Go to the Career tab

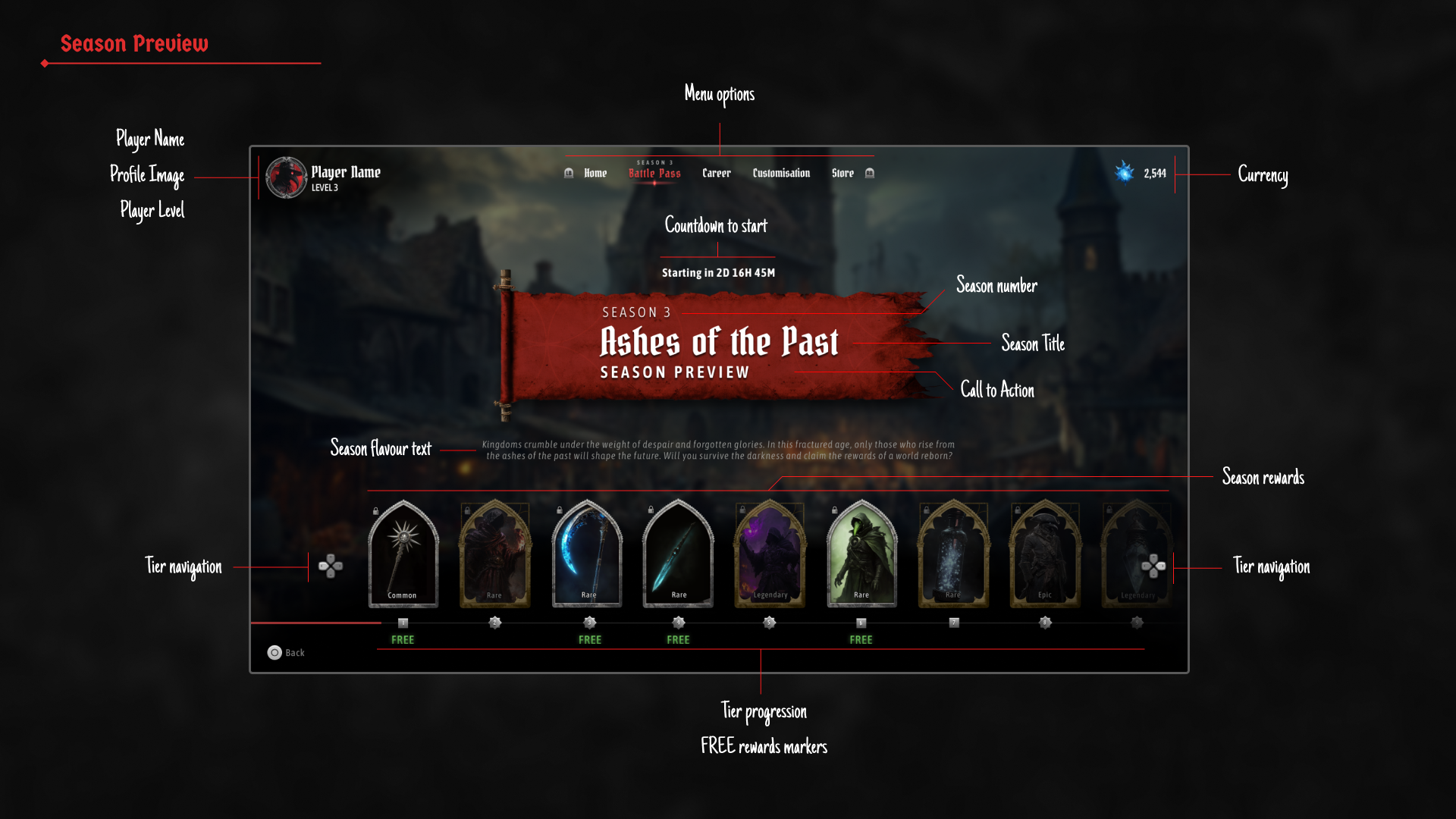pyautogui.click(x=716, y=174)
